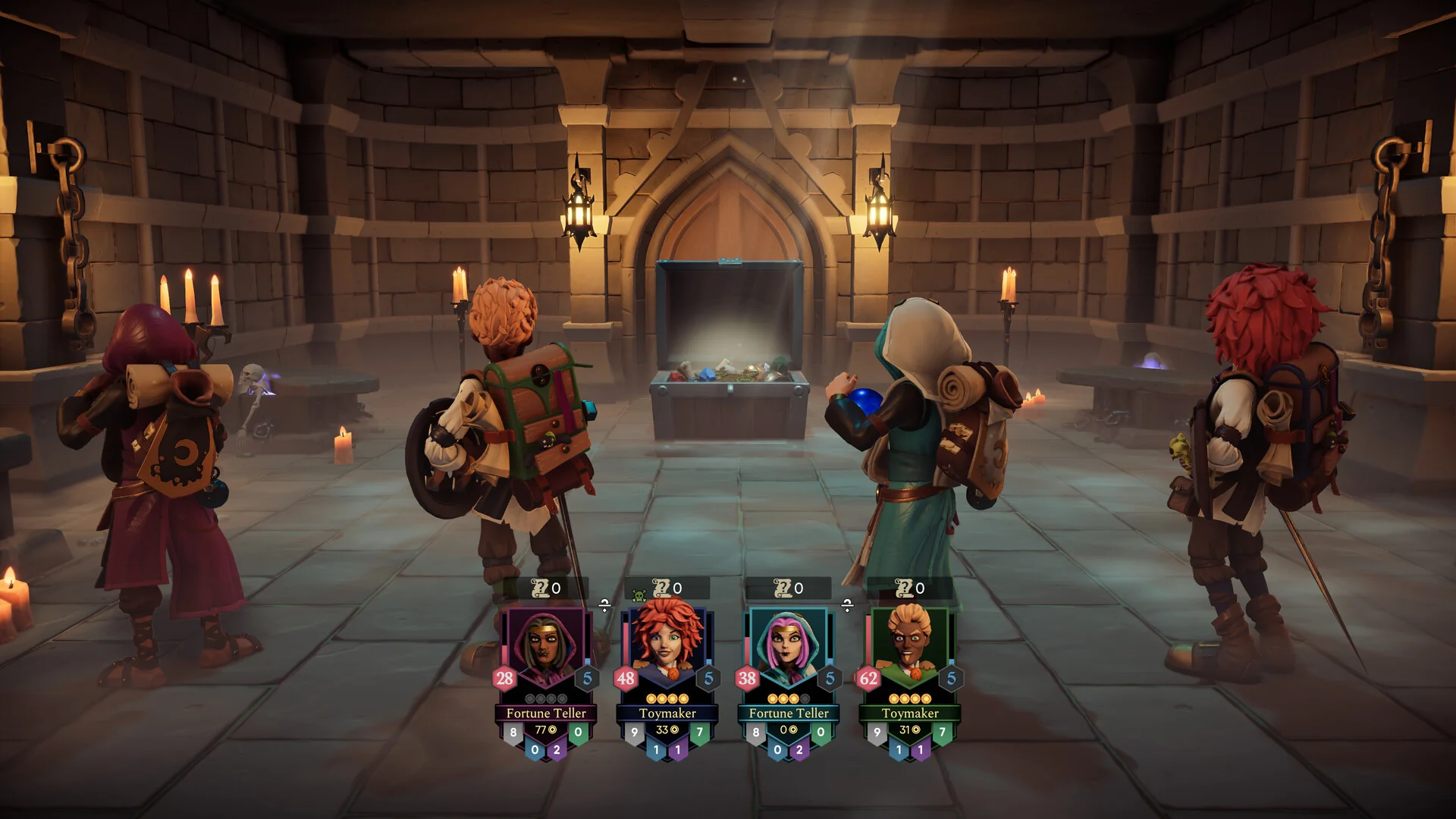Select the red-haired Toymaker portrait

tap(667, 639)
